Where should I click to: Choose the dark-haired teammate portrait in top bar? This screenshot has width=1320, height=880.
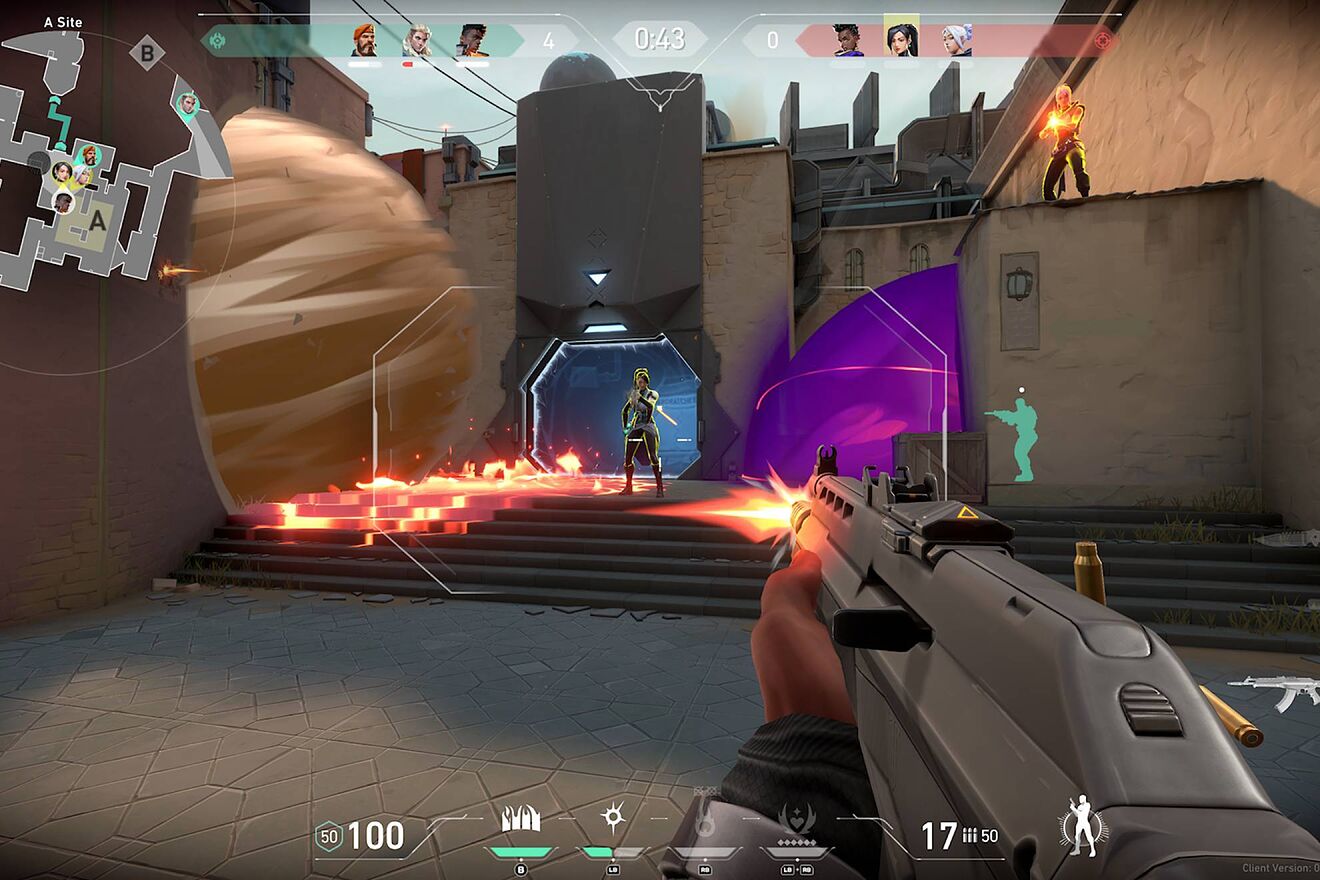point(472,41)
